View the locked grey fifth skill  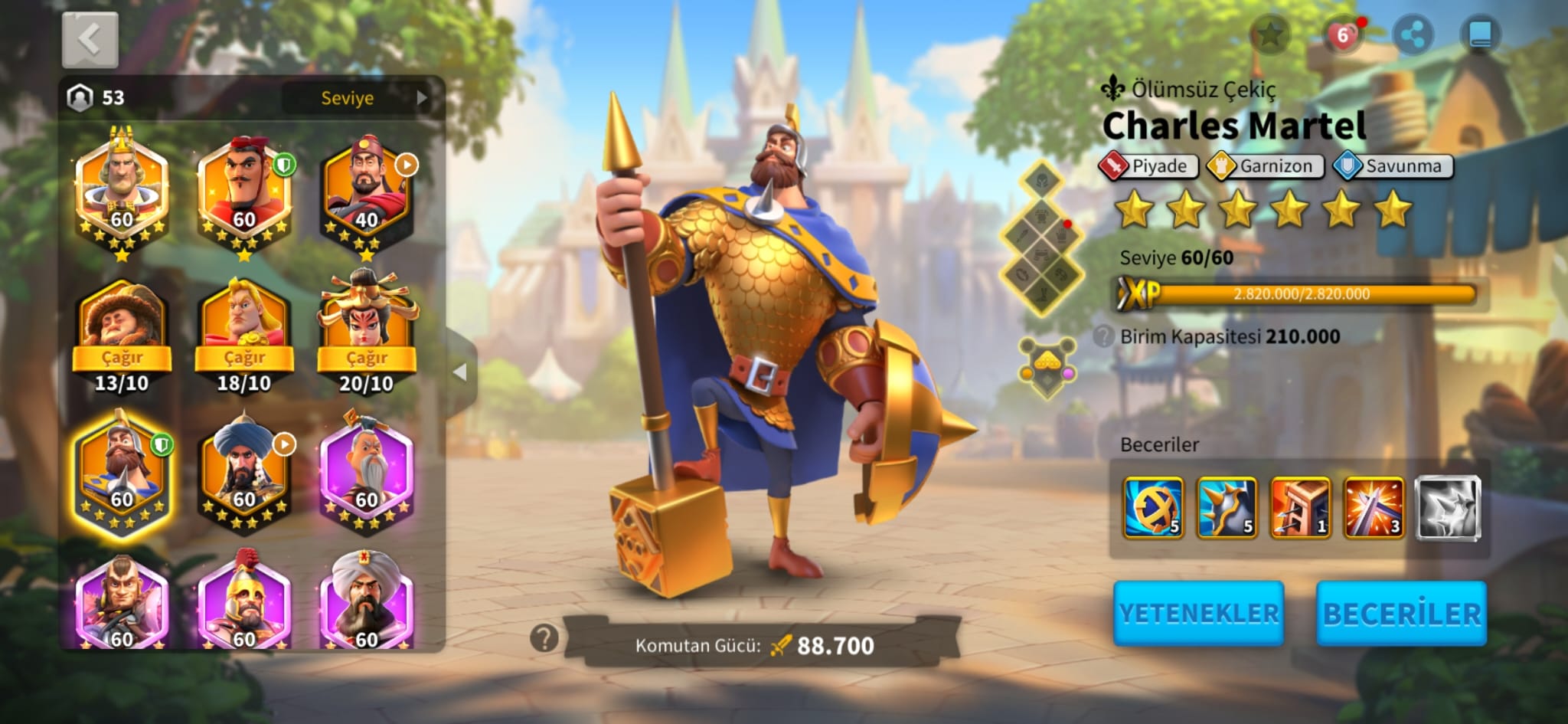click(x=1447, y=507)
